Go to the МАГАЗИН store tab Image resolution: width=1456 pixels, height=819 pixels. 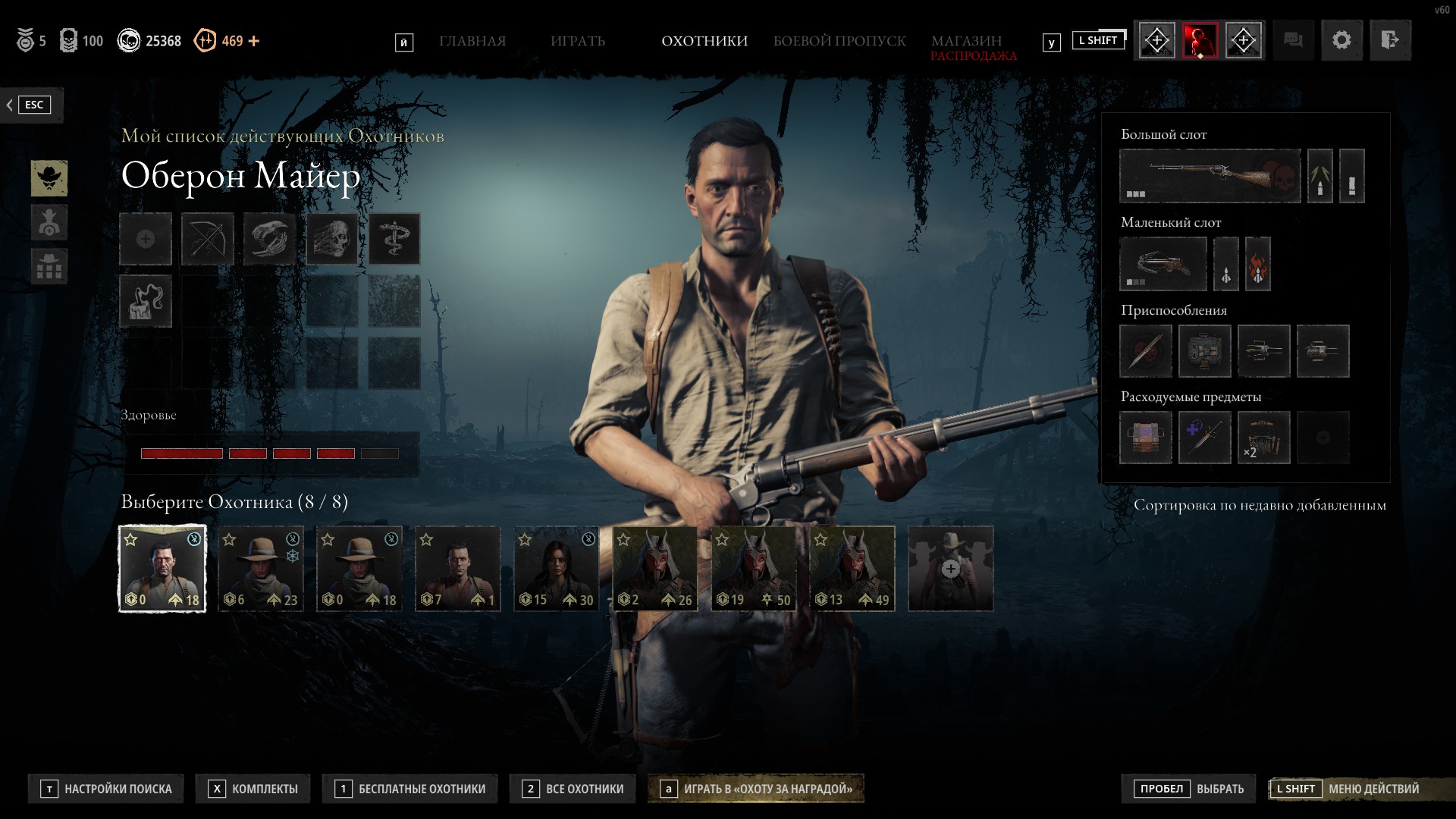[x=966, y=41]
